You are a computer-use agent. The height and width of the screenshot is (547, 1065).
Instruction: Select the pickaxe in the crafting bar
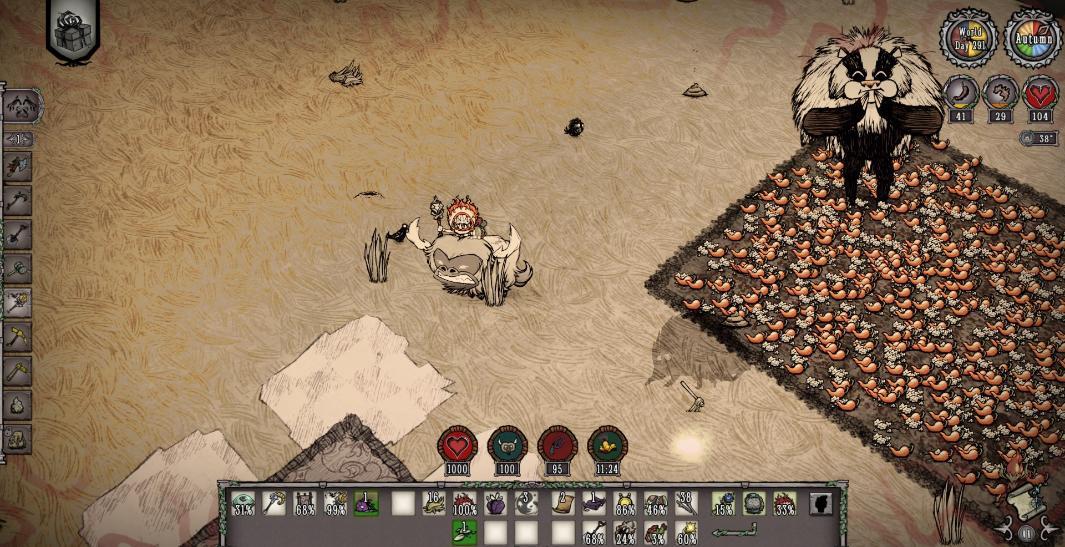tap(19, 198)
